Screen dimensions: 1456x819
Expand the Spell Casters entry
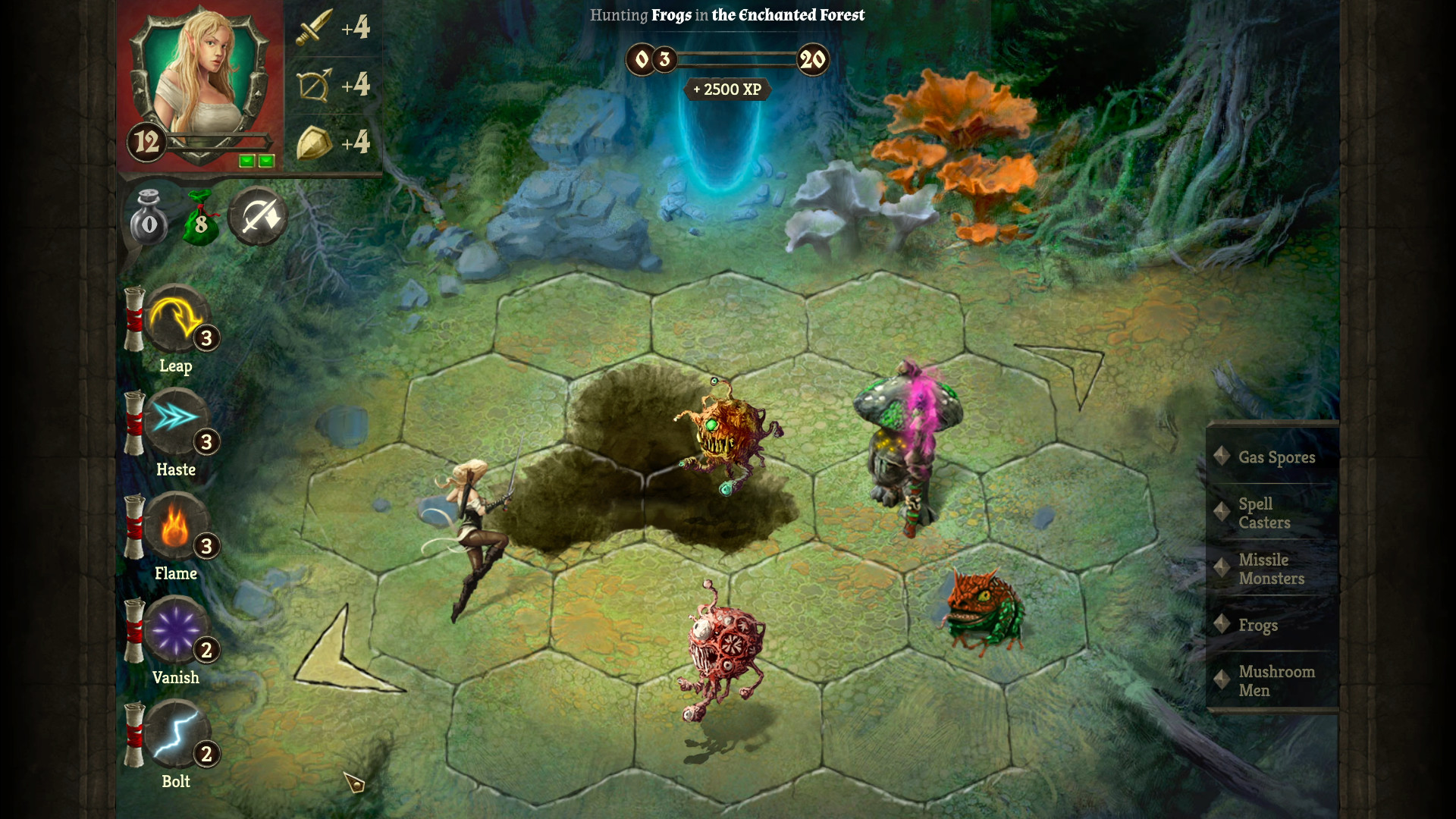pos(1265,513)
